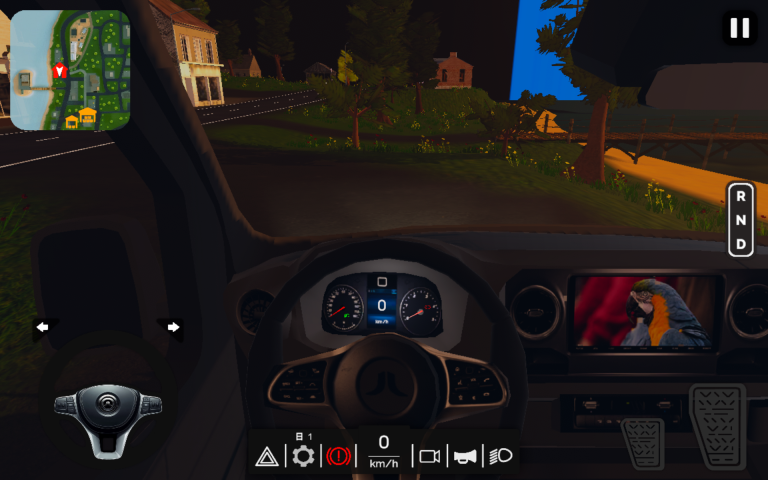
Task: Sound the horn
Action: [465, 457]
